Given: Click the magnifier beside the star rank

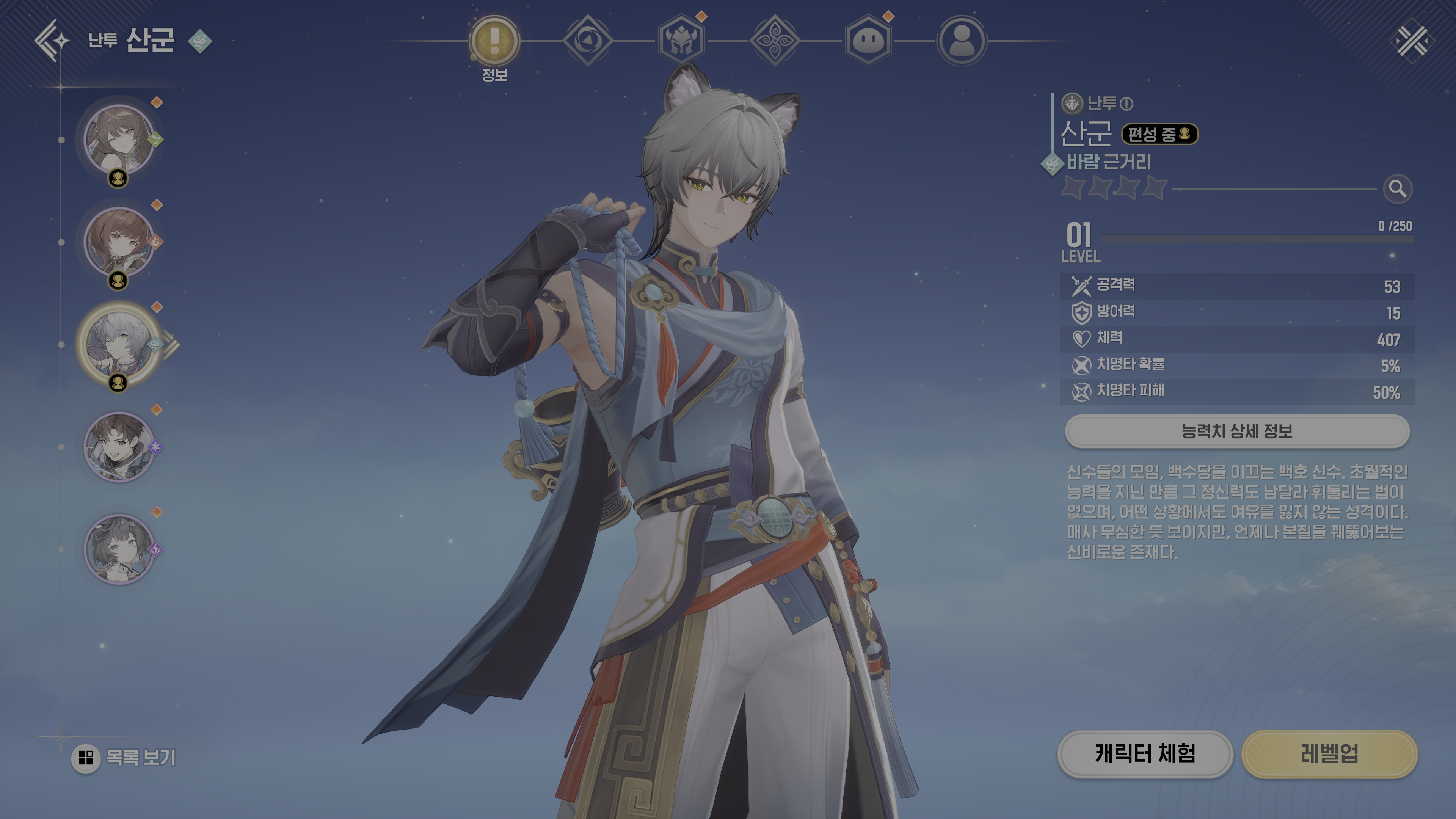Looking at the screenshot, I should 1397,189.
